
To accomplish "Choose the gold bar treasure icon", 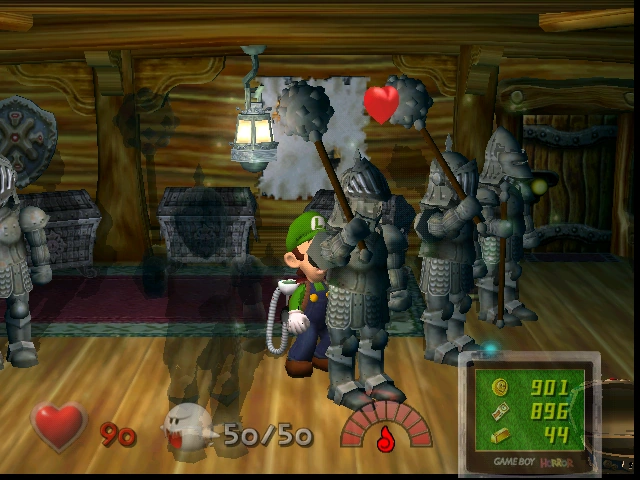I will (500, 434).
